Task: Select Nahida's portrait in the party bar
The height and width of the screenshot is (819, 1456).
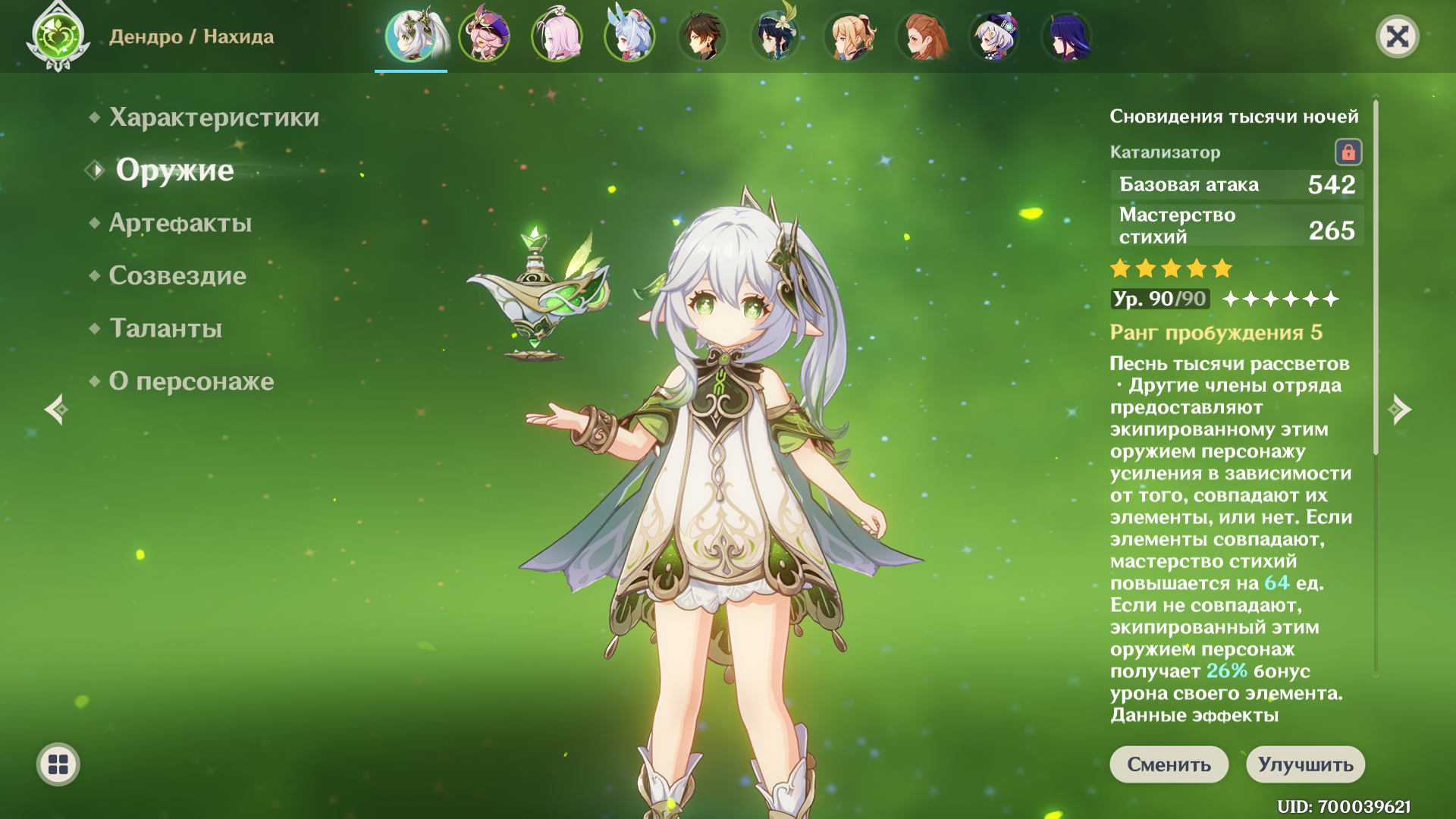Action: pyautogui.click(x=411, y=36)
